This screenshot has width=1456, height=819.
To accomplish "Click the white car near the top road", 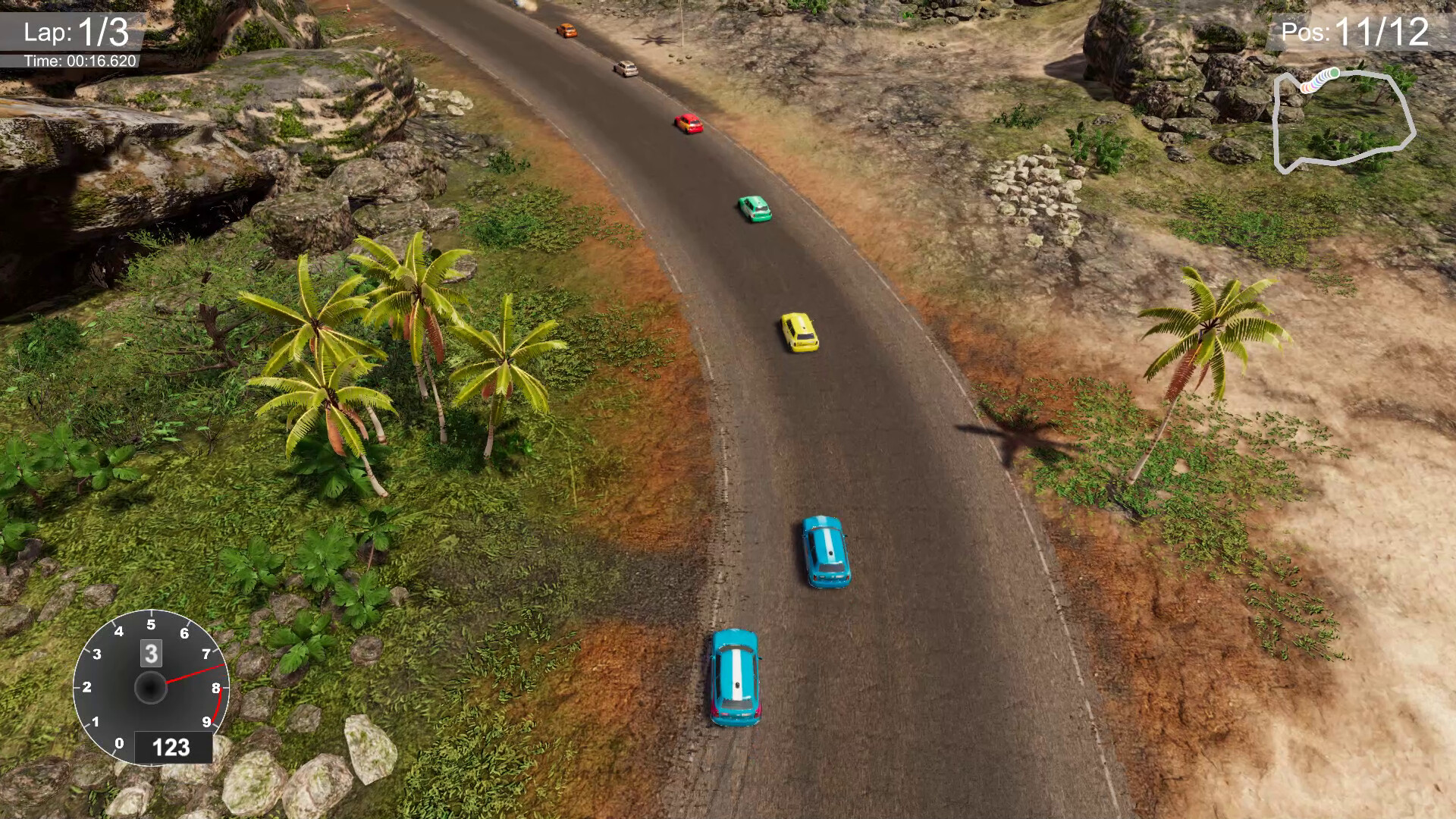I will (x=626, y=70).
